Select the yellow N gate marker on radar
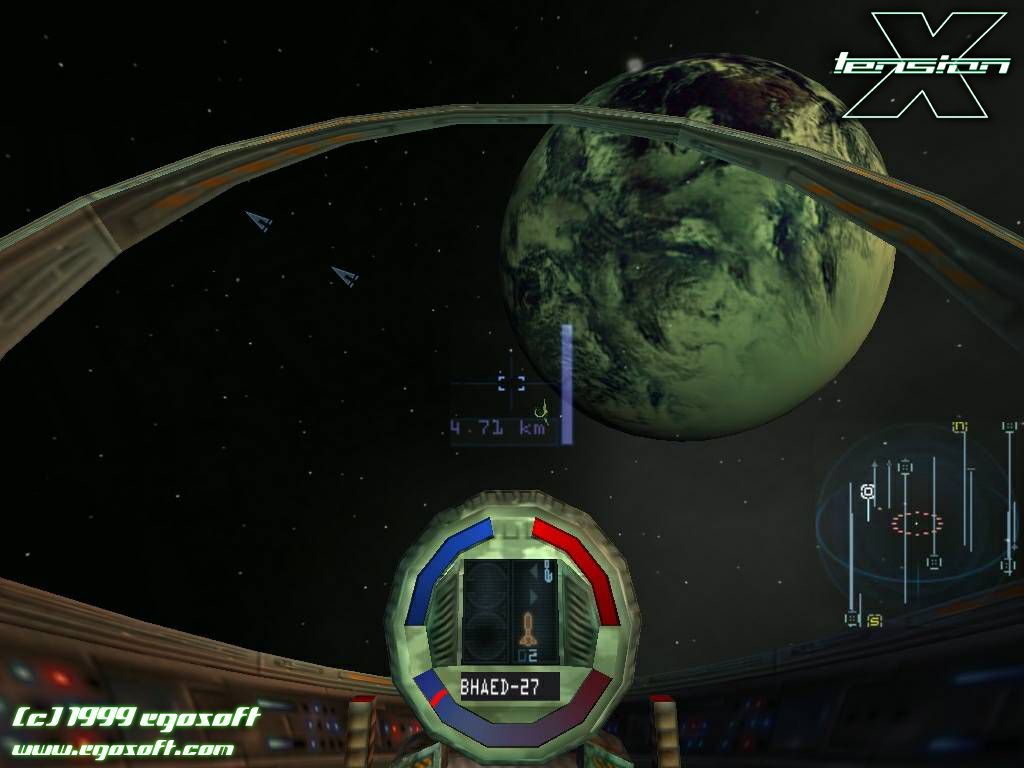 click(960, 427)
